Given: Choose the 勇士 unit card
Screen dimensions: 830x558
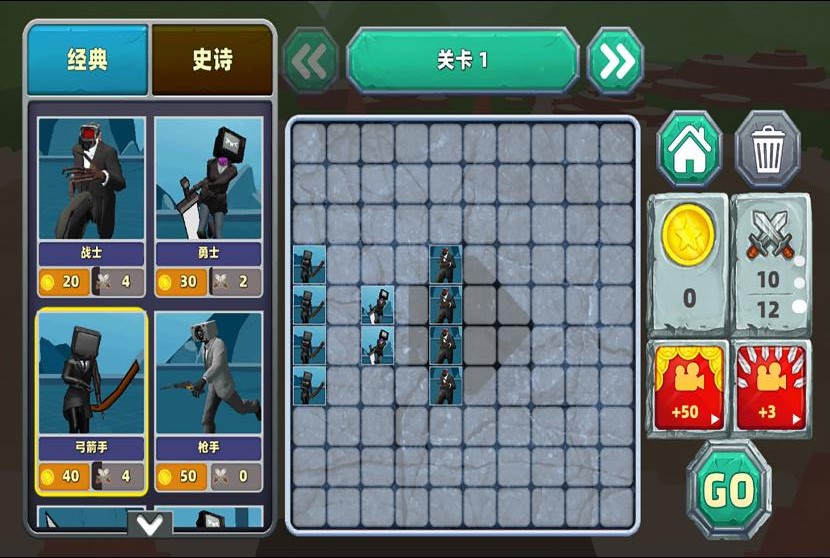Looking at the screenshot, I should click(x=209, y=205).
